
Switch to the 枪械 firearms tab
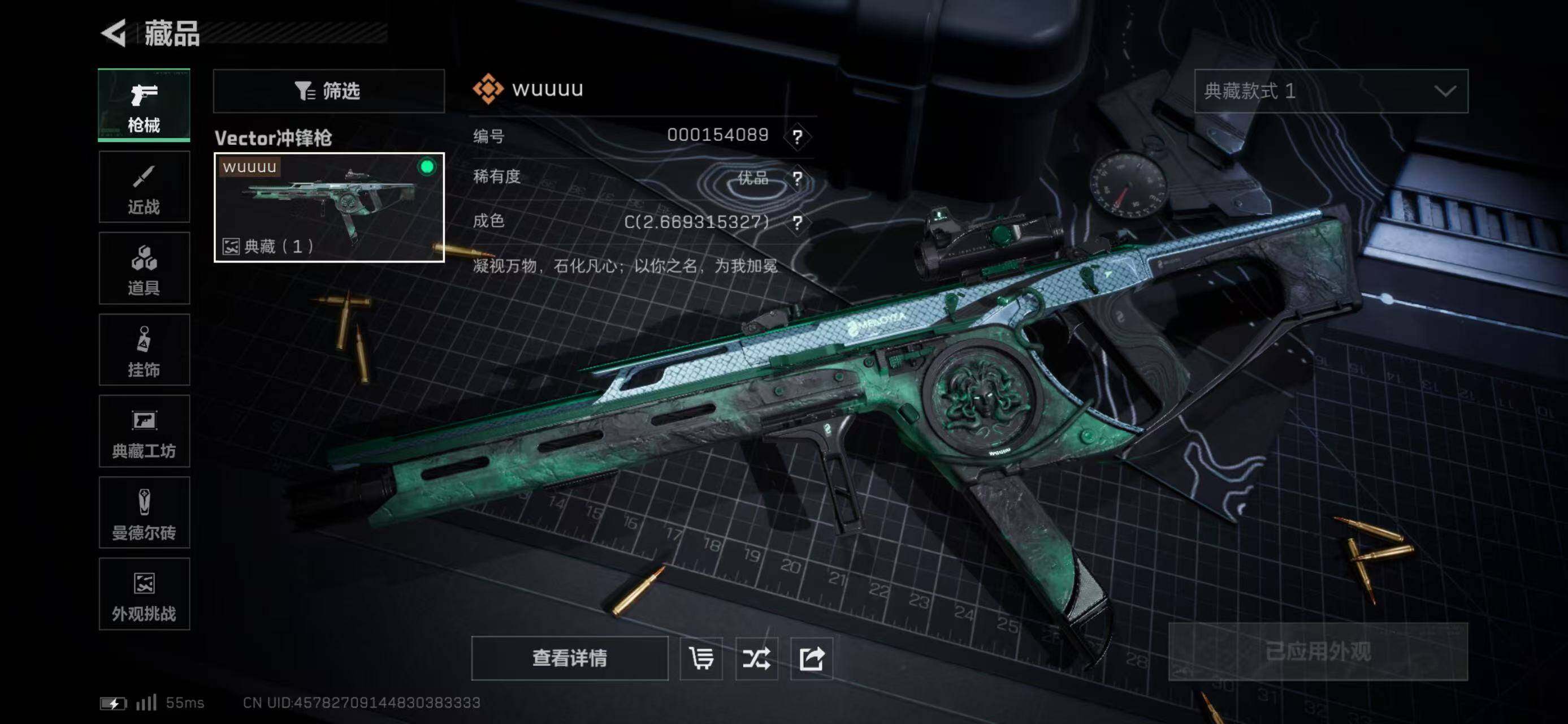point(144,105)
